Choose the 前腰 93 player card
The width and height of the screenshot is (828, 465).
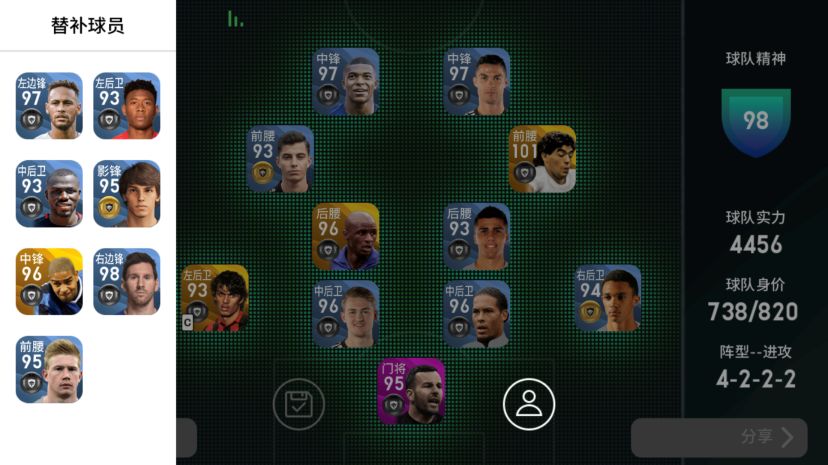tap(280, 159)
